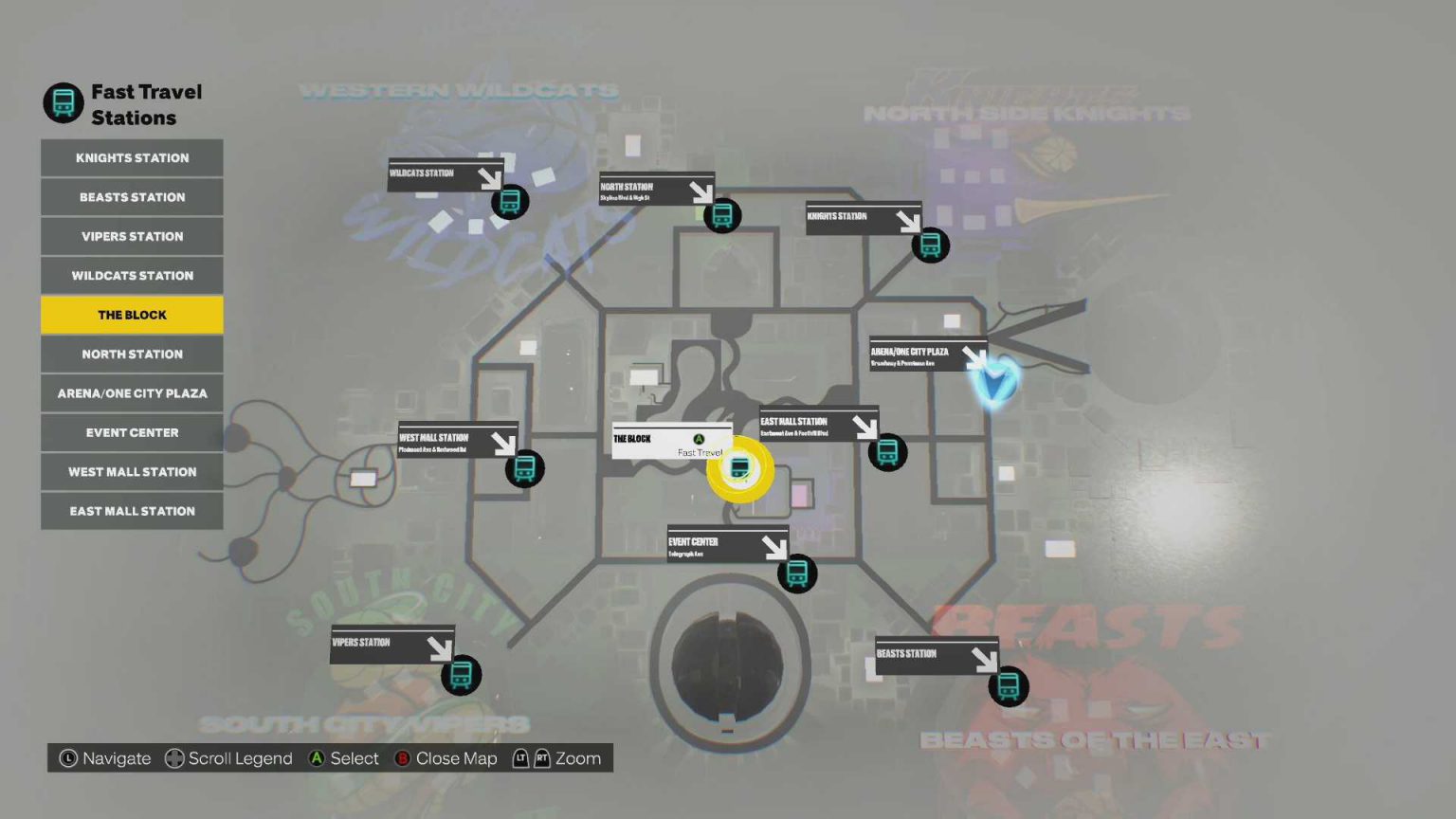
Task: Select the Wildcats Station subway icon on map
Action: pyautogui.click(x=510, y=201)
